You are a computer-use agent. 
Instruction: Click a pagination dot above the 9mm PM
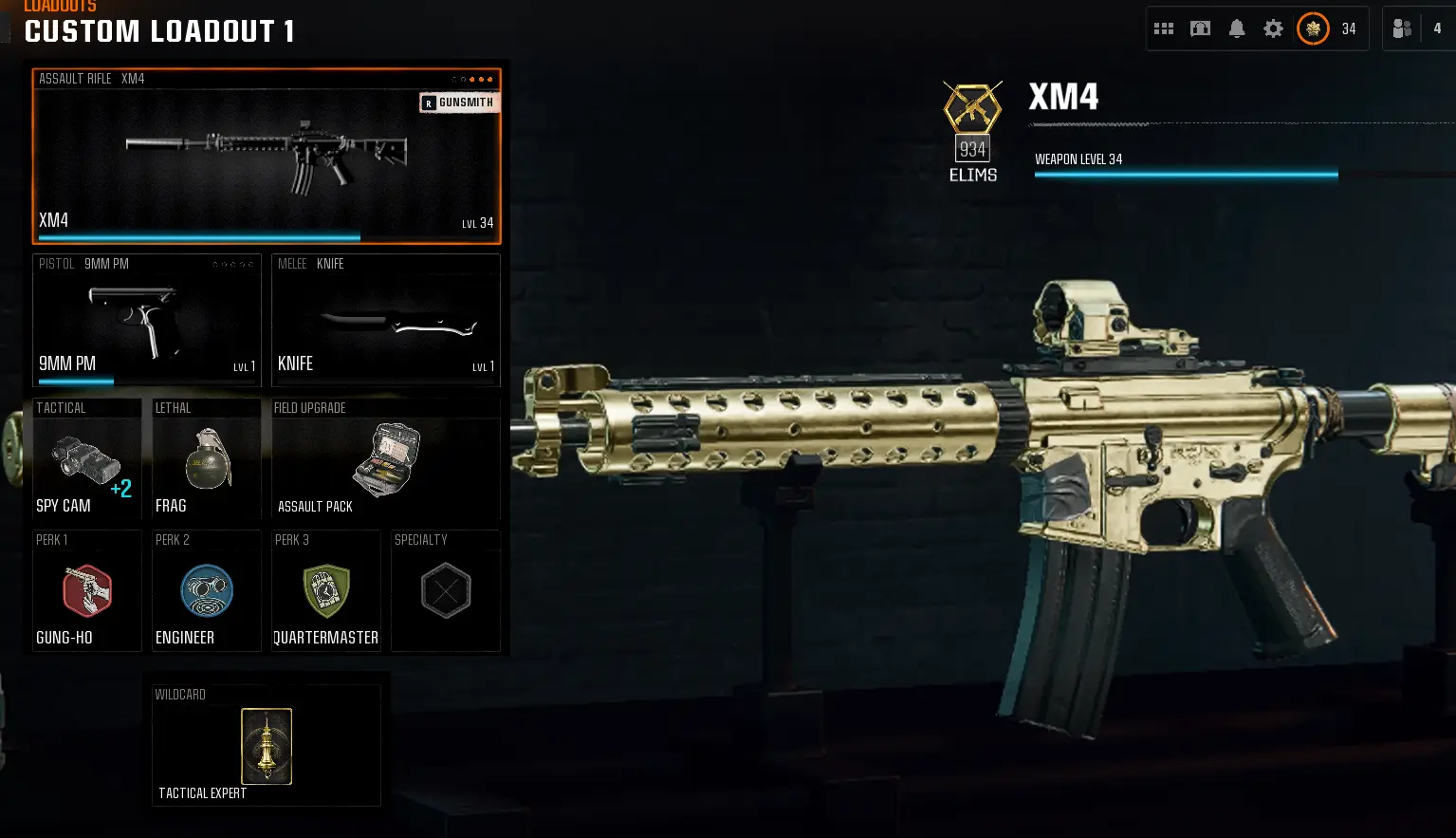[232, 265]
